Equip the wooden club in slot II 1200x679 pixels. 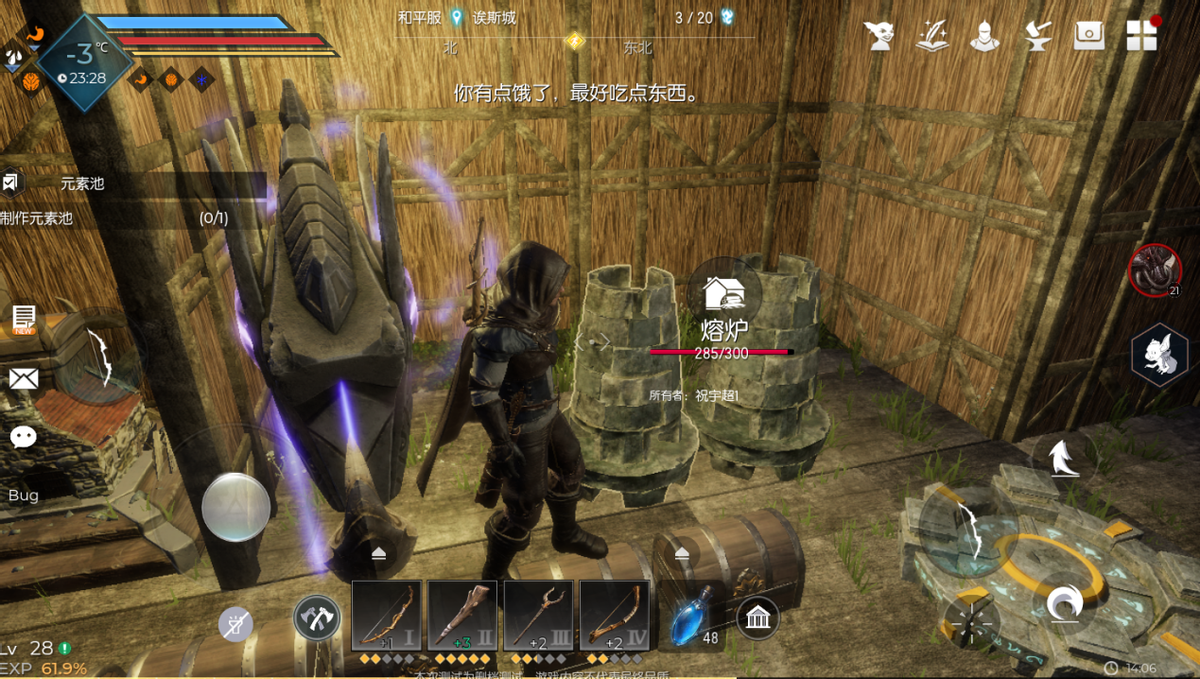coord(462,615)
